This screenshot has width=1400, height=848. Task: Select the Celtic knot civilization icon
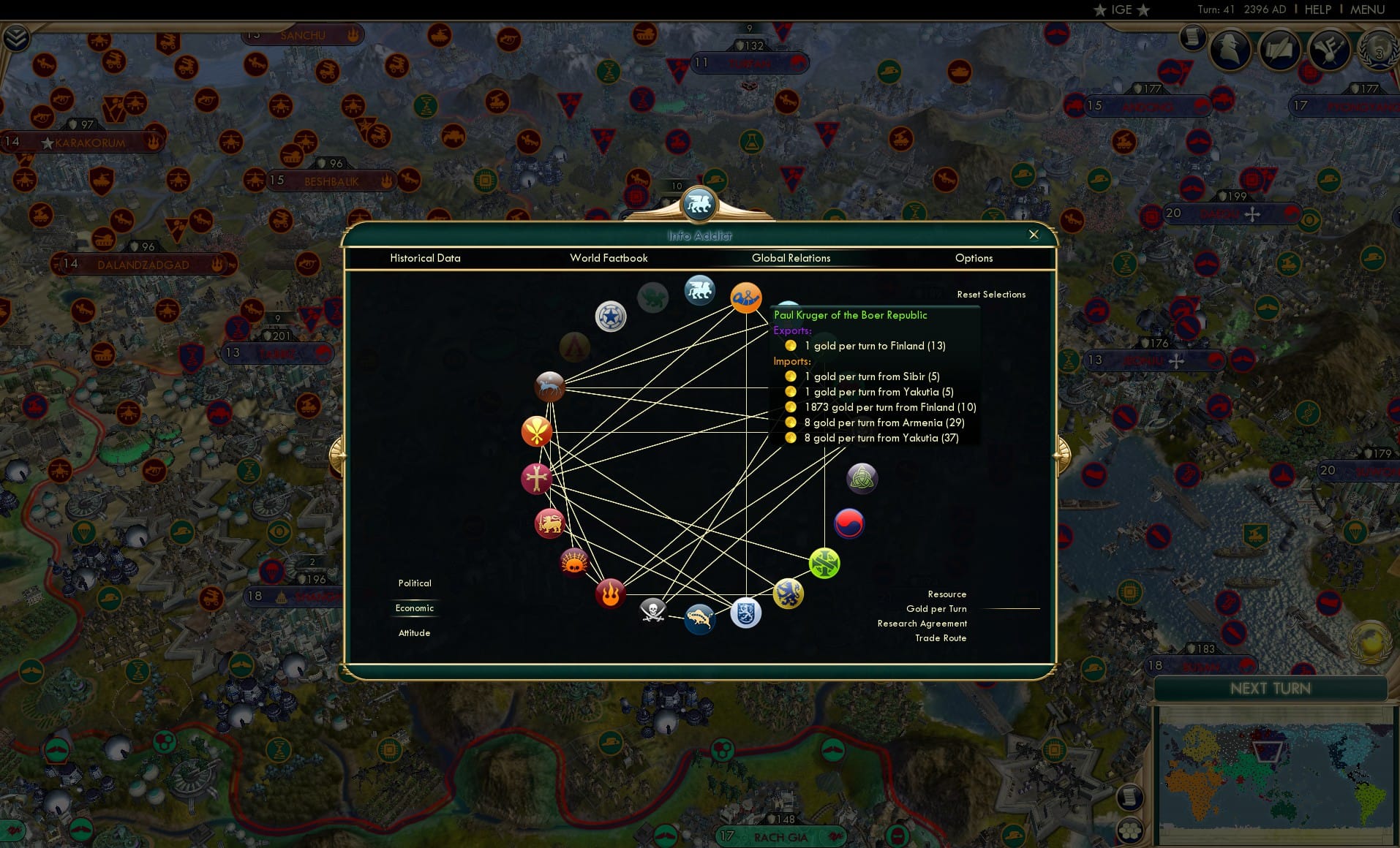861,479
